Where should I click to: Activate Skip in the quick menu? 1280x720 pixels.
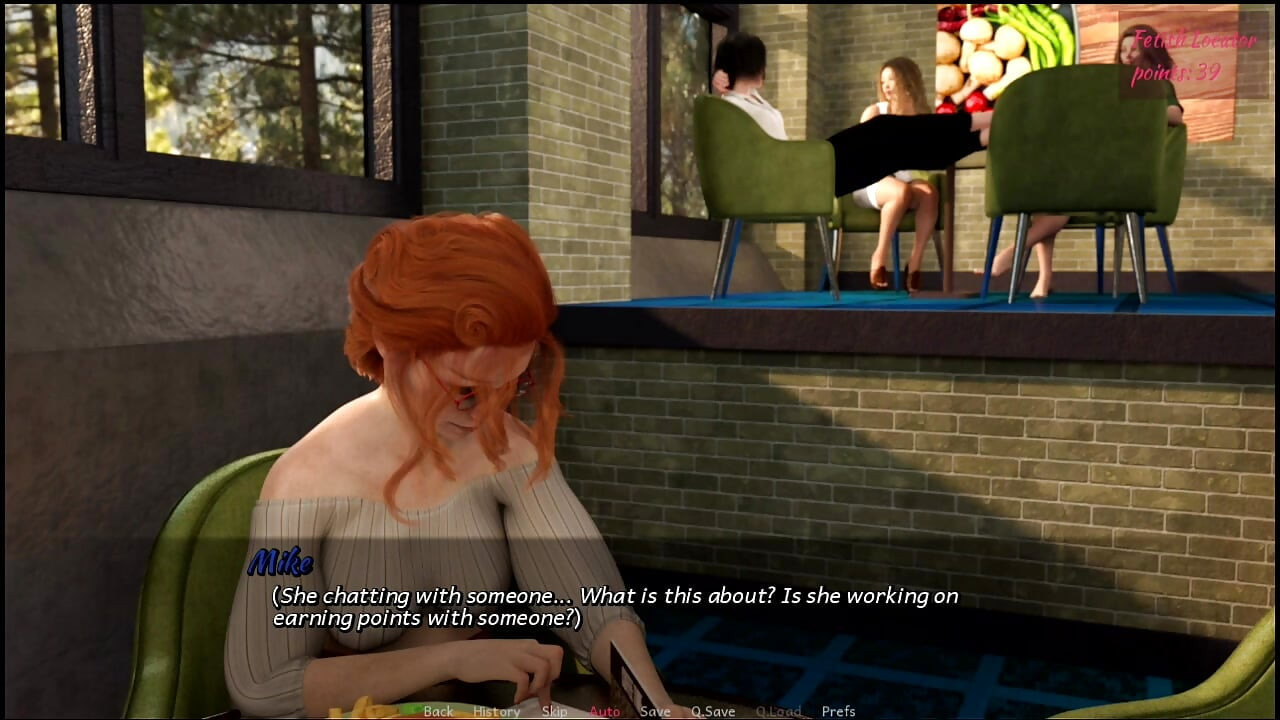point(555,711)
